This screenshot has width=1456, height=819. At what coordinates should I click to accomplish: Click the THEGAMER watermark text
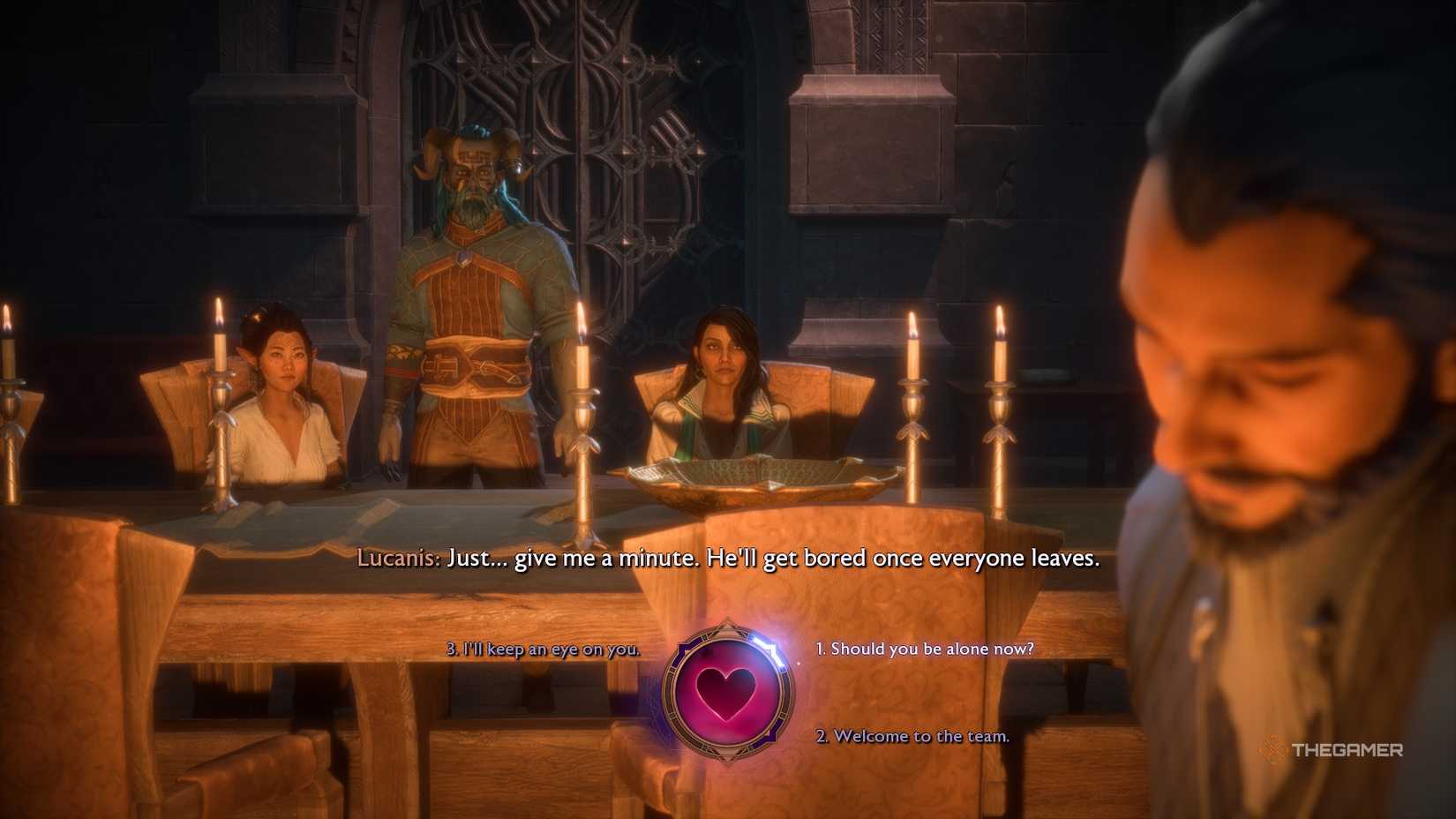(x=1348, y=750)
